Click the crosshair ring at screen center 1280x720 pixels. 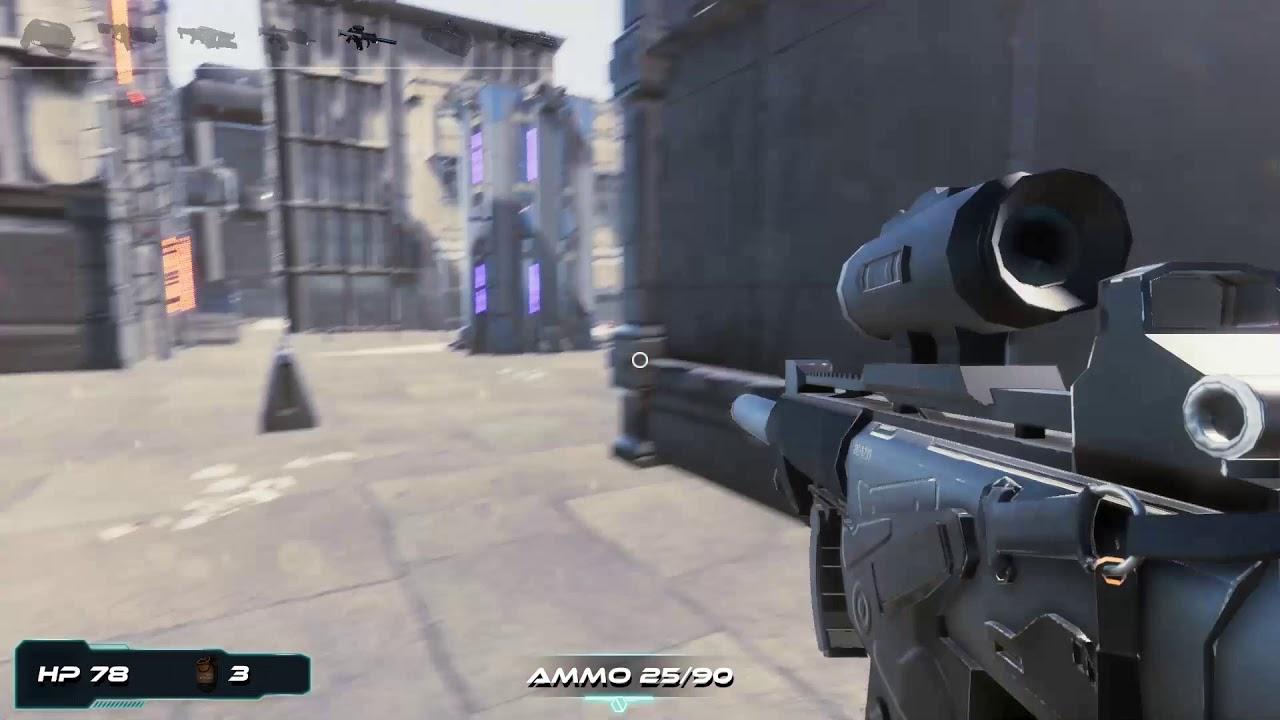point(639,360)
